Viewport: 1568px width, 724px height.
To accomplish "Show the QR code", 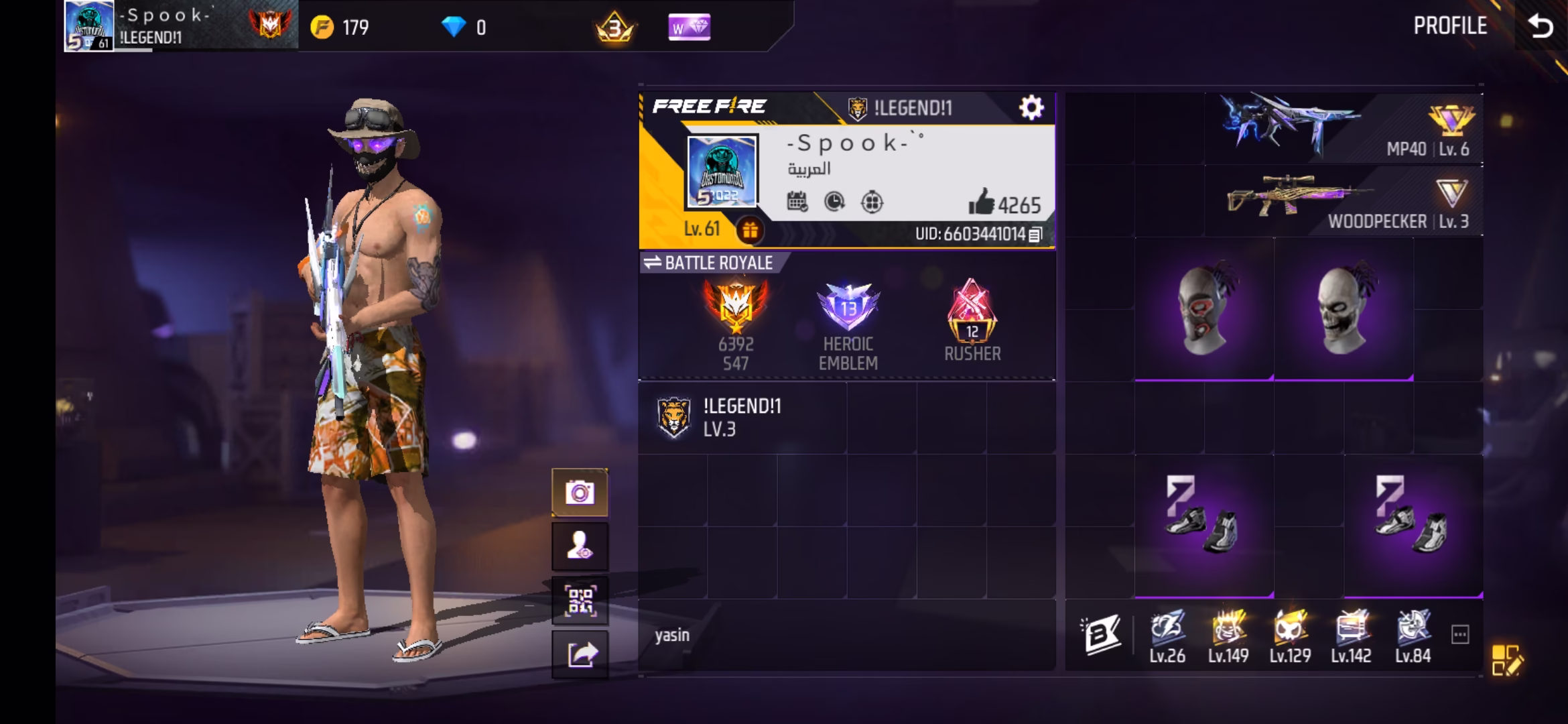I will click(x=580, y=601).
